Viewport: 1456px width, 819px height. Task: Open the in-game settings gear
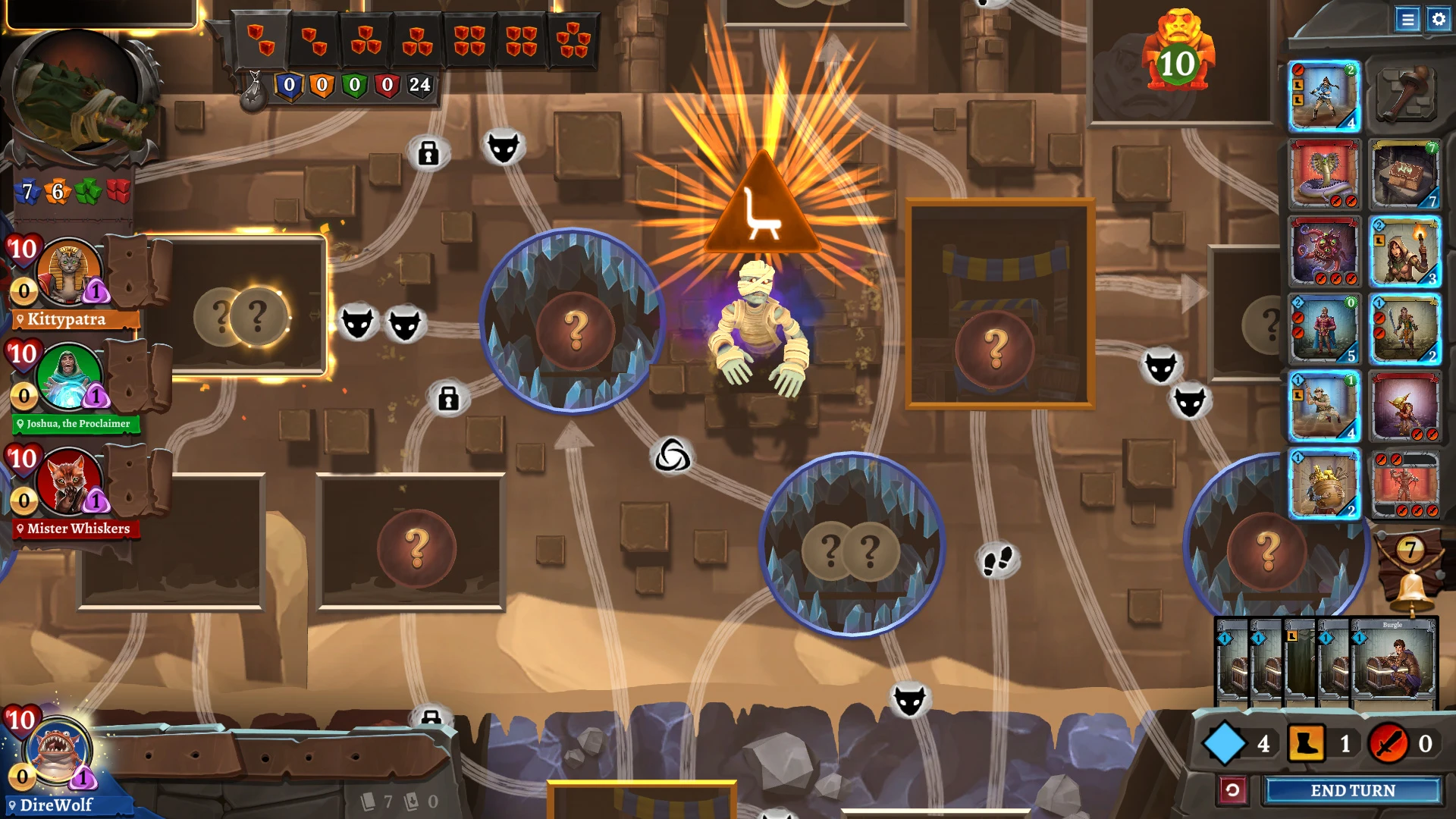point(1439,20)
